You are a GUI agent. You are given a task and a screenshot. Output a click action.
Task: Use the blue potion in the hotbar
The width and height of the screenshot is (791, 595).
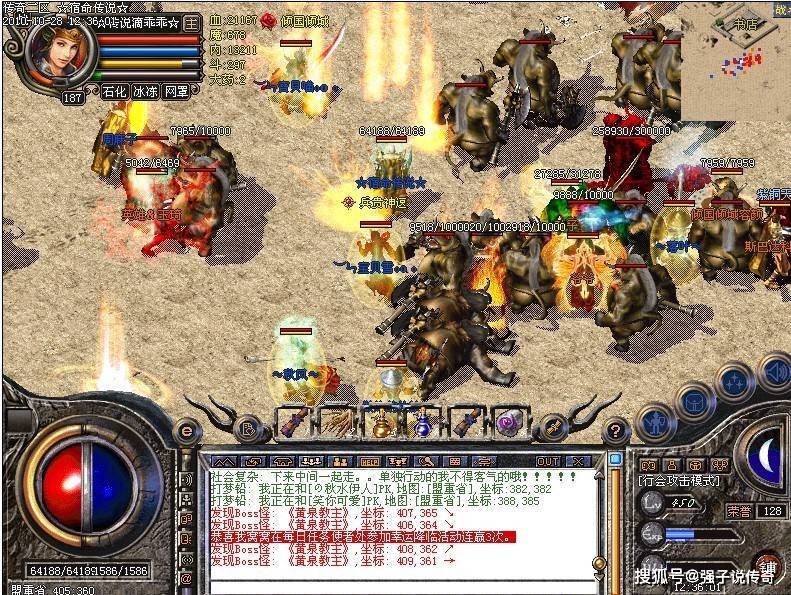click(423, 422)
